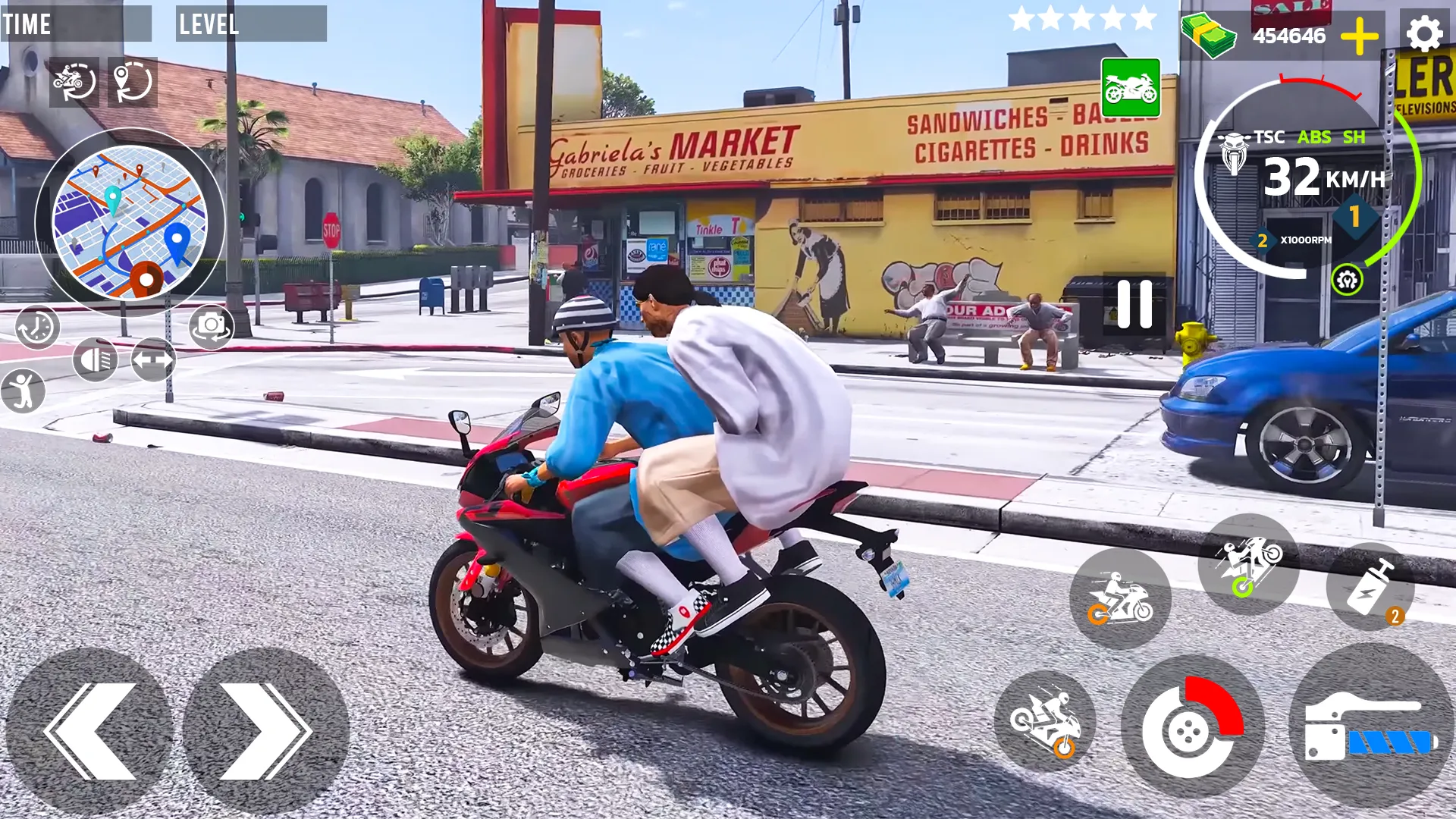Toggle the ABS indicator
This screenshot has width=1456, height=819.
1316,138
